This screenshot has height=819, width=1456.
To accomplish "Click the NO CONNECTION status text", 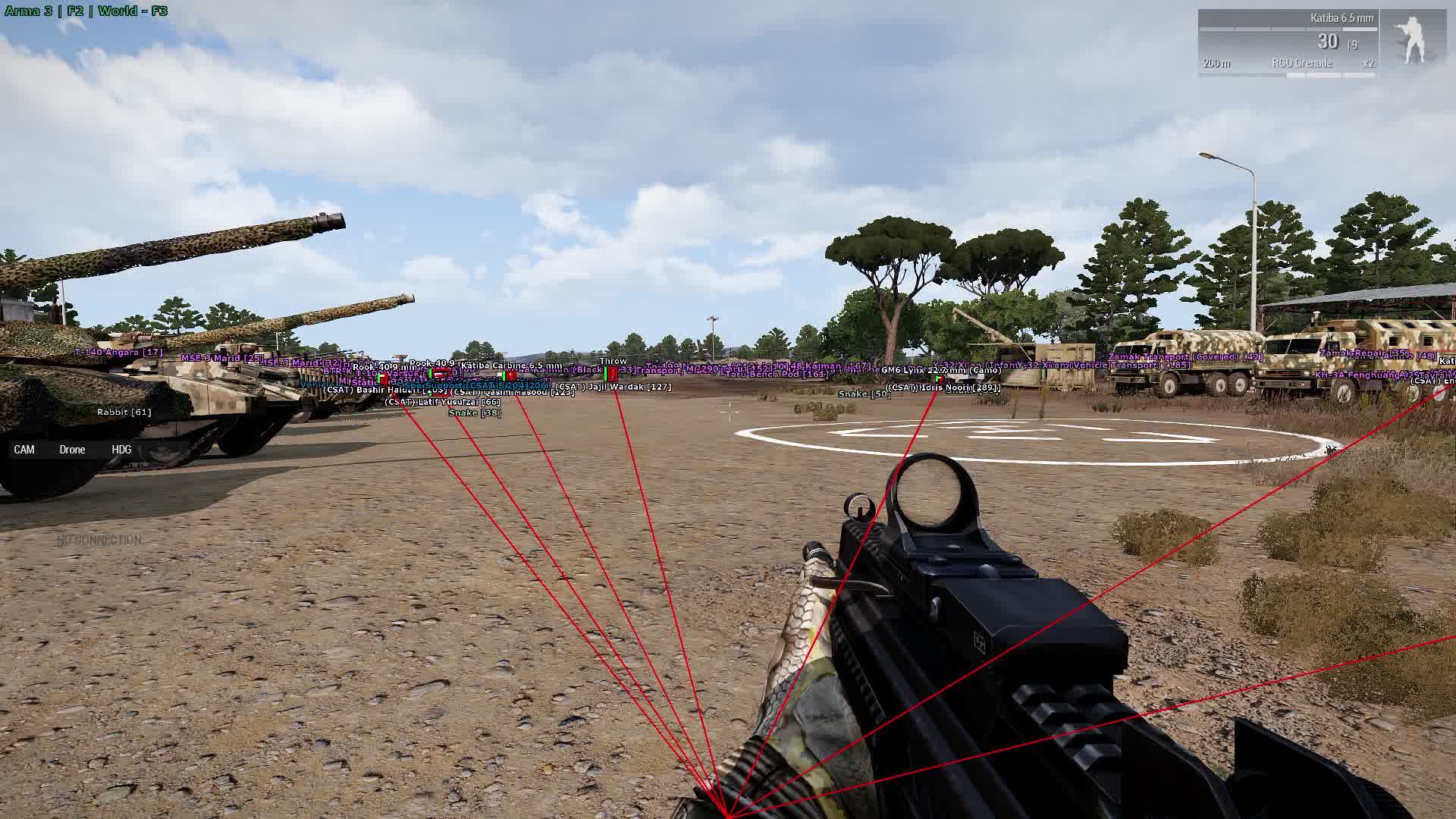I will pos(99,540).
